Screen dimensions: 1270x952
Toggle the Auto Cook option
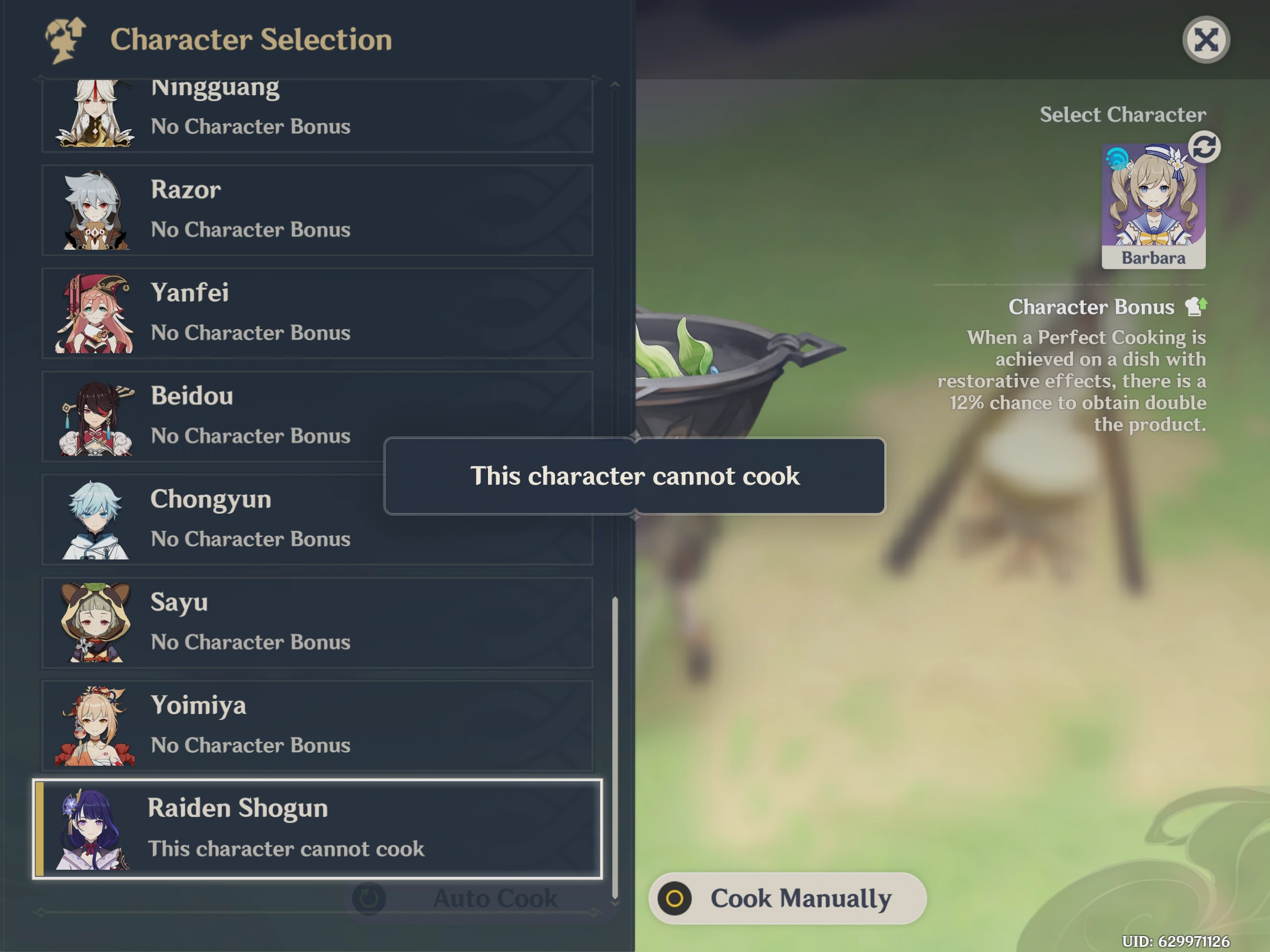(x=464, y=898)
